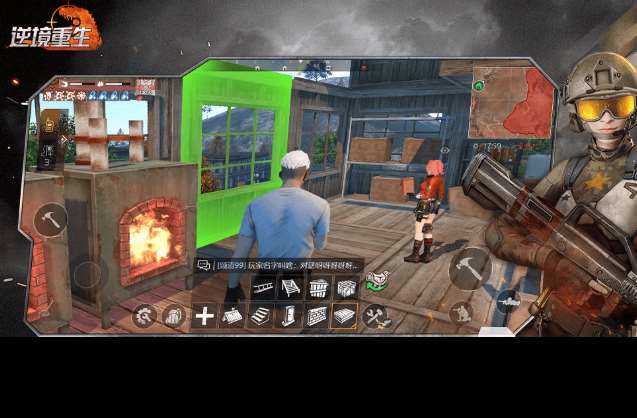Select the ladder building piece
Image resolution: width=637 pixels, height=418 pixels.
(262, 289)
